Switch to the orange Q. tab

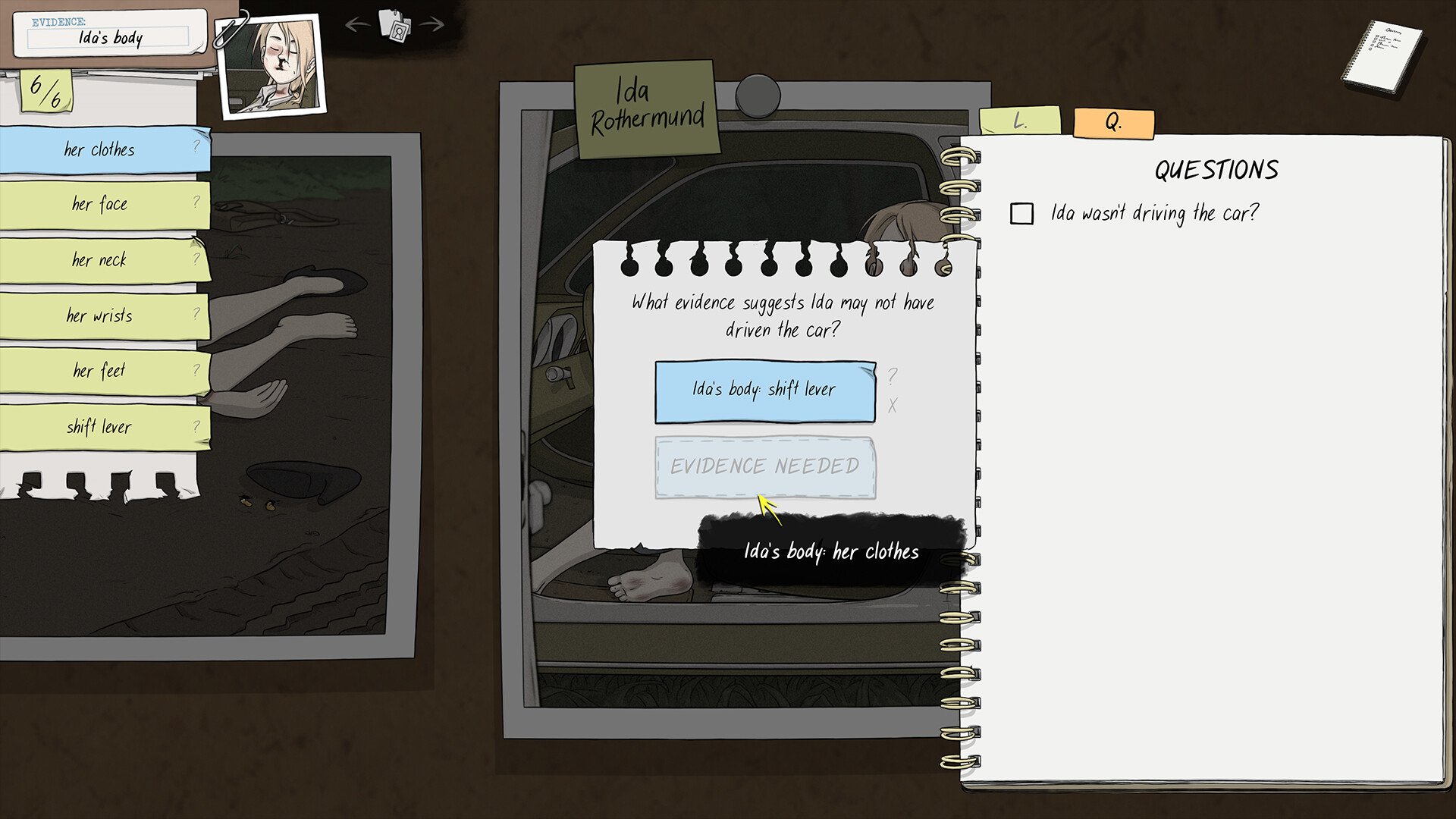click(x=1113, y=123)
